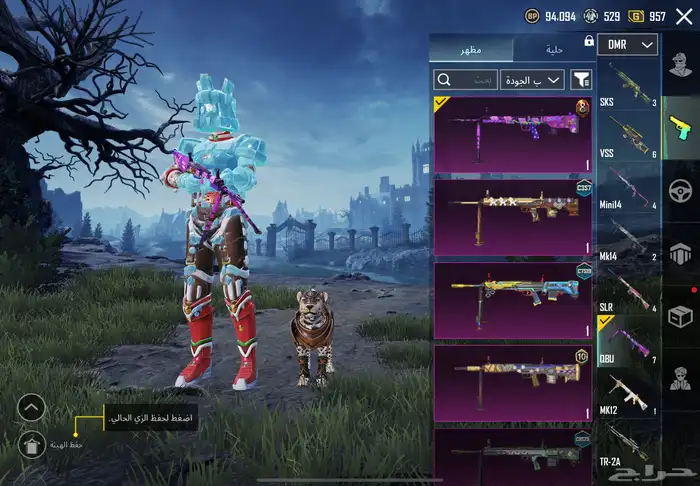Viewport: 700px width, 486px height.
Task: Select the SLR weapon entry
Action: point(628,290)
